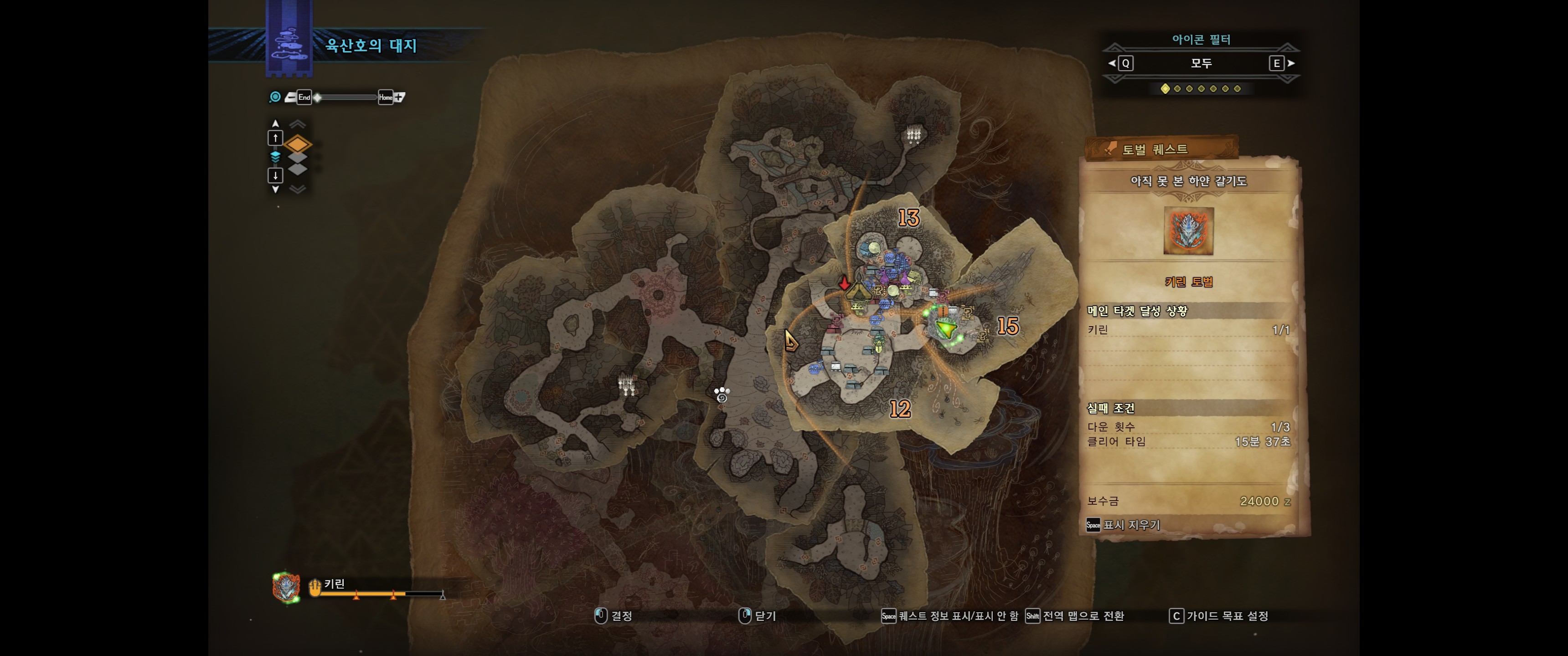Zoom in the map with plus button
This screenshot has height=656, width=1568.
pyautogui.click(x=400, y=97)
